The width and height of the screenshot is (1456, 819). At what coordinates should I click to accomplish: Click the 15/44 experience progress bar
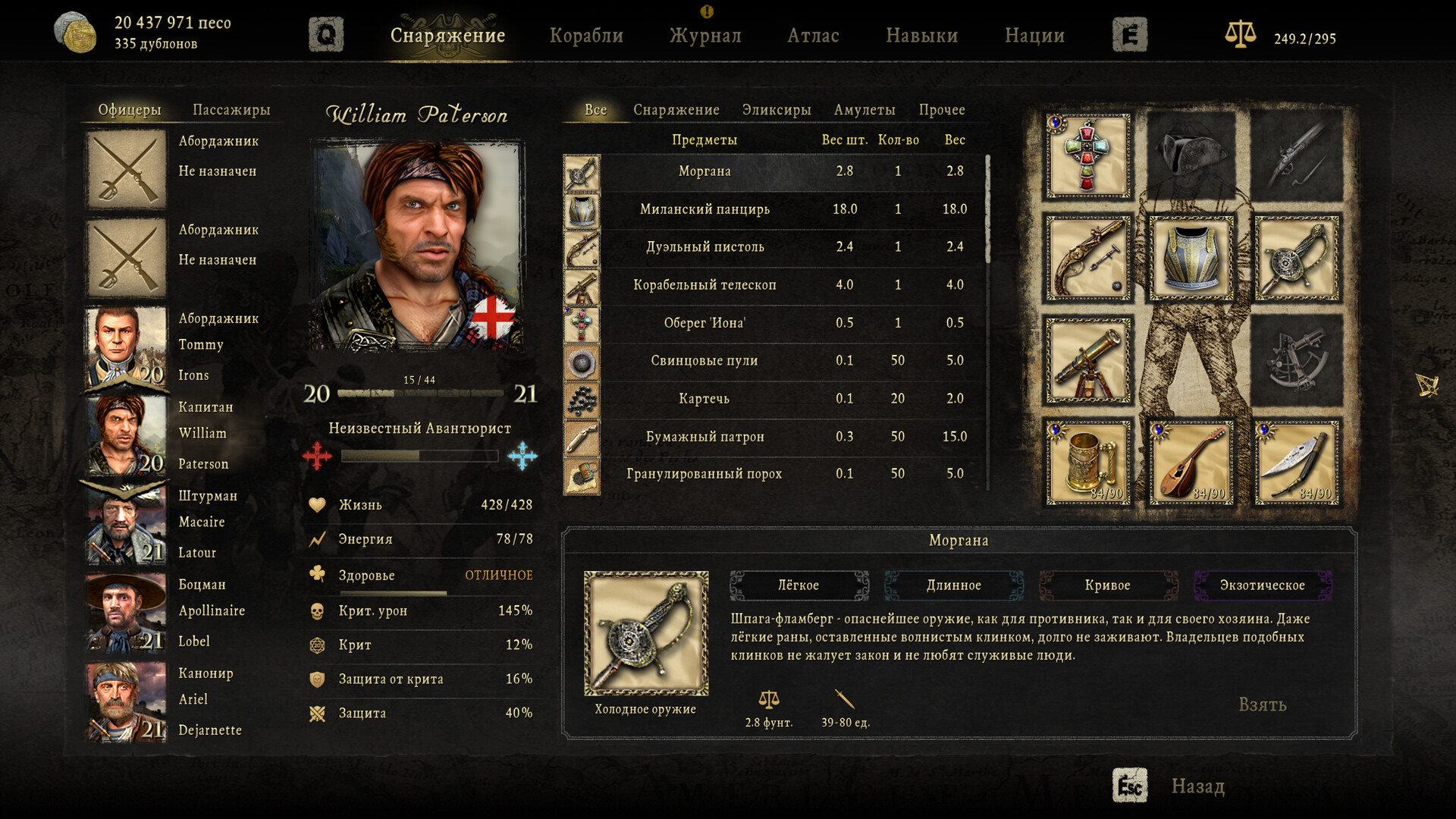(419, 394)
